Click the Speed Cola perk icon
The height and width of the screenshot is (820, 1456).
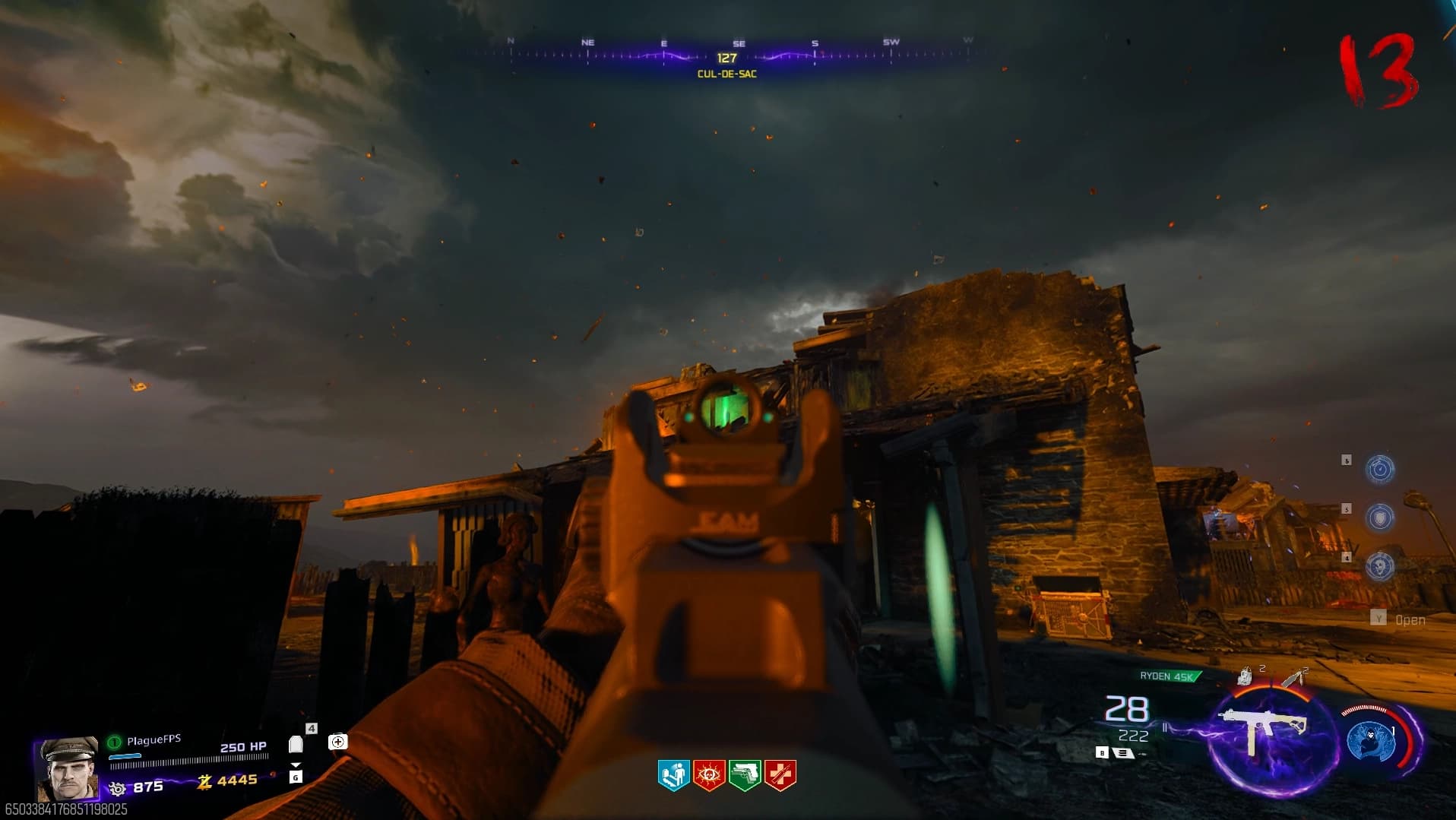click(673, 775)
